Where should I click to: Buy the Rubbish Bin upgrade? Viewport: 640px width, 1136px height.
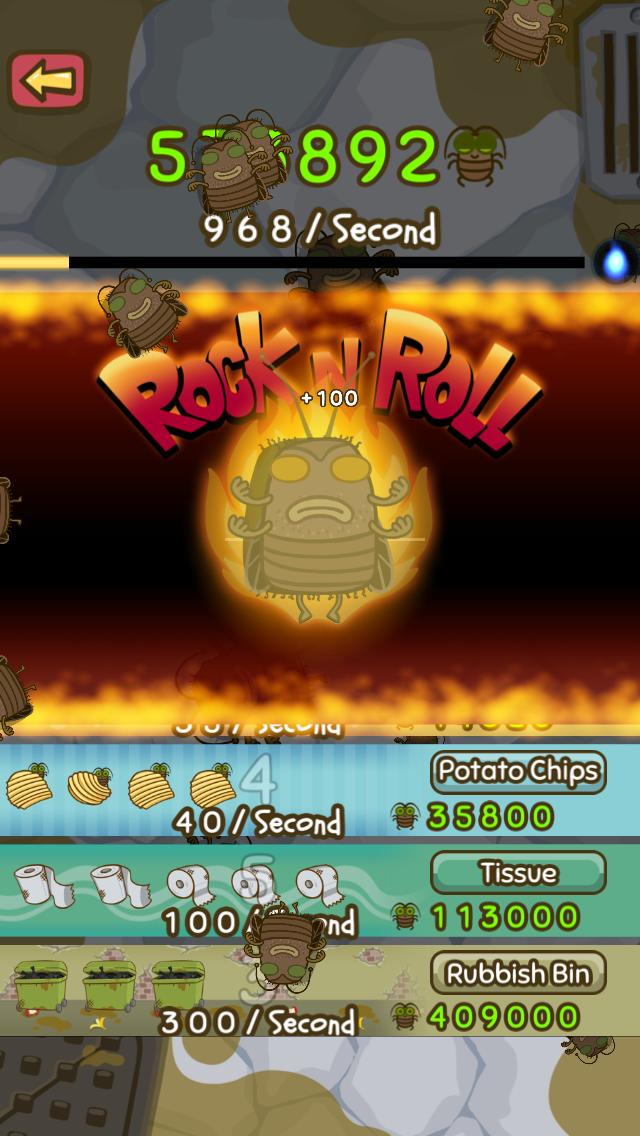pos(518,972)
